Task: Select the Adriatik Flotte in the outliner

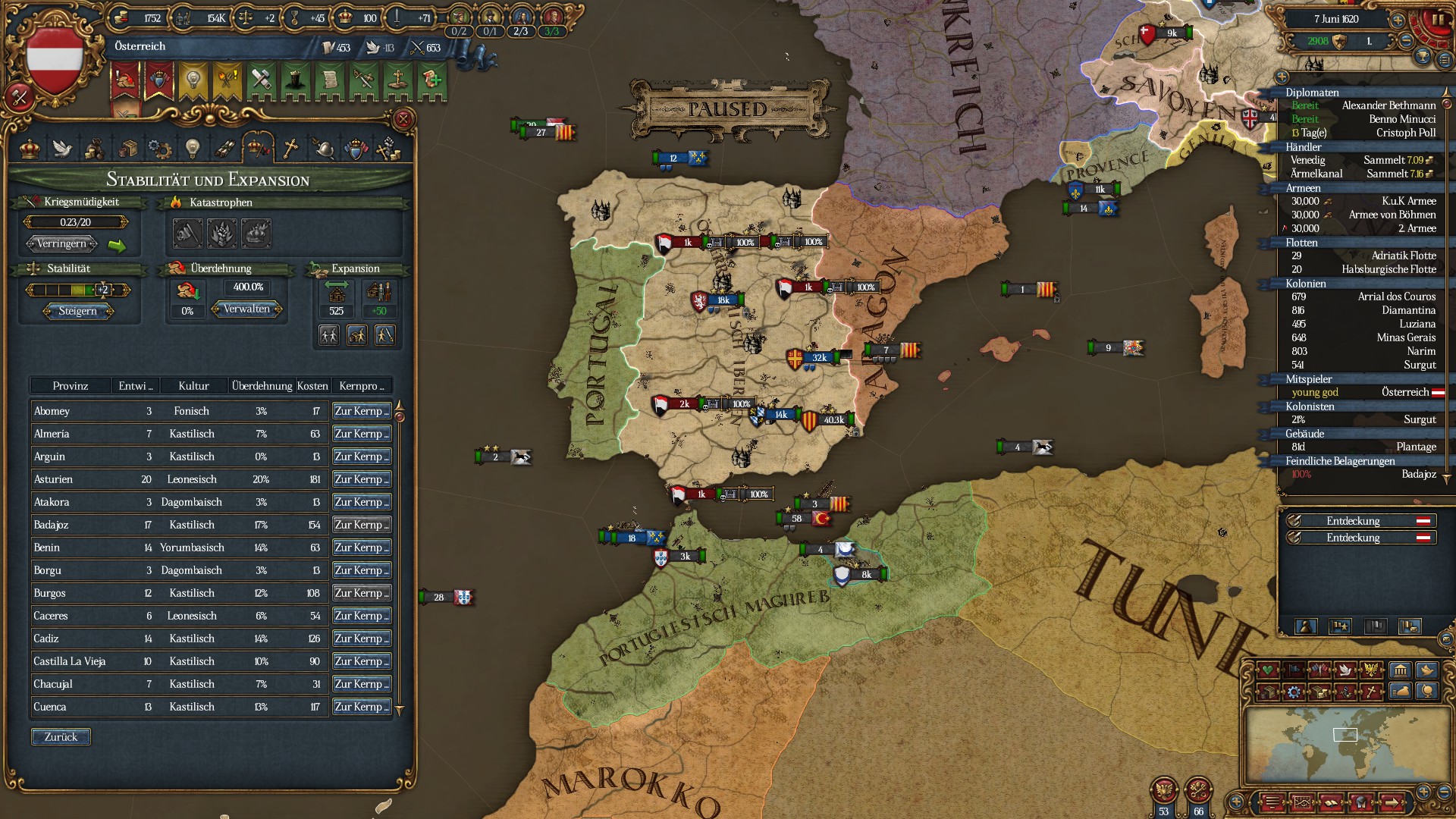Action: tap(1363, 256)
